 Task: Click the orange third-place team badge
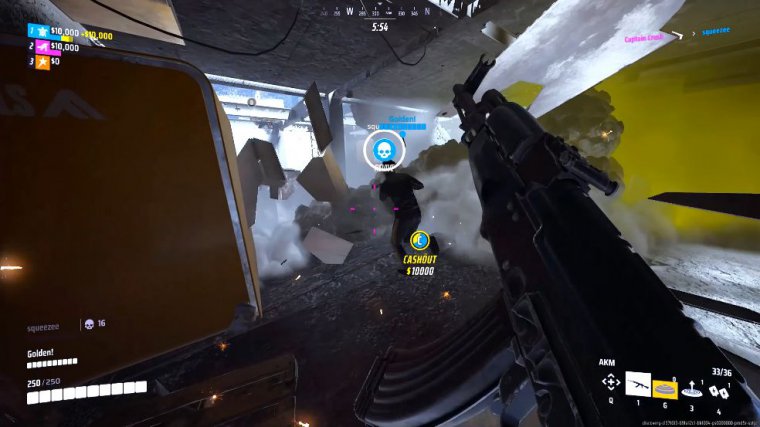pyautogui.click(x=41, y=62)
